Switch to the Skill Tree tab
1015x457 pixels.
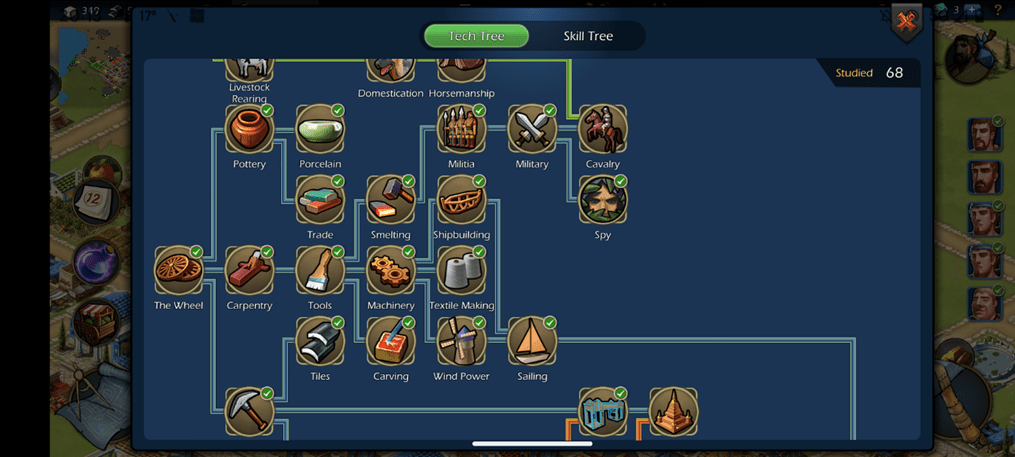(588, 36)
